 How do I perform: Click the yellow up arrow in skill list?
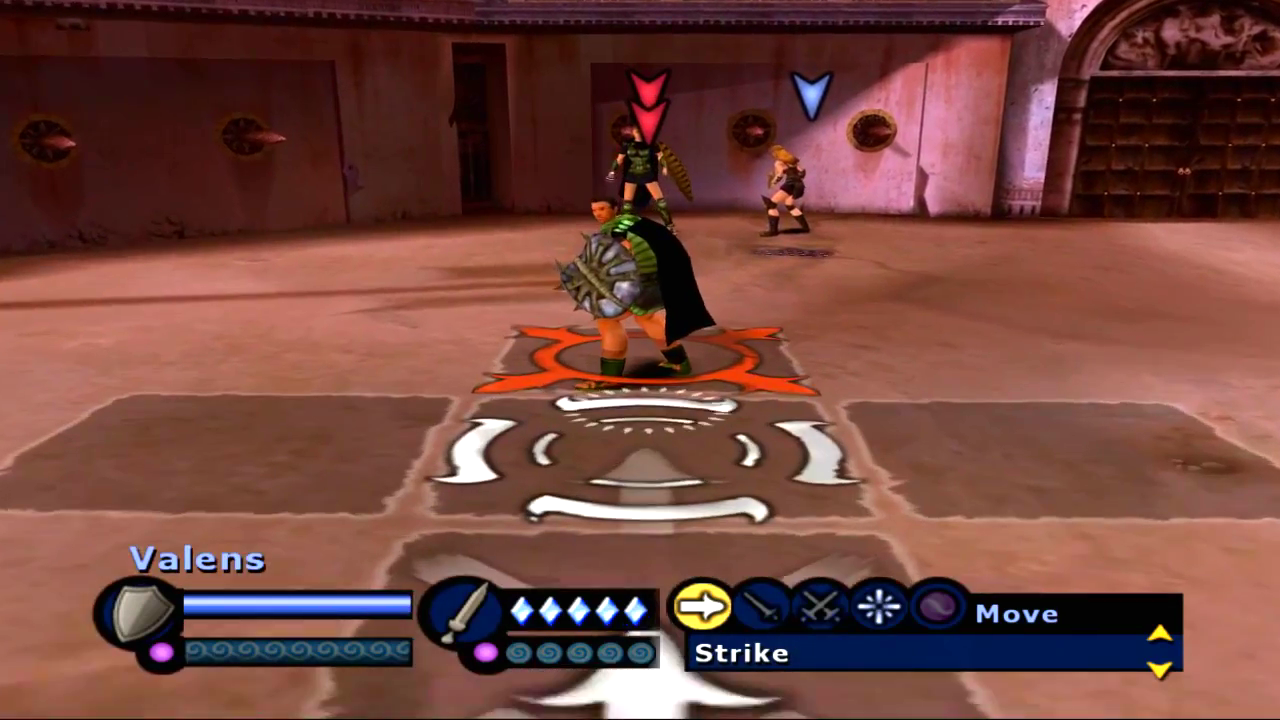coord(1159,633)
